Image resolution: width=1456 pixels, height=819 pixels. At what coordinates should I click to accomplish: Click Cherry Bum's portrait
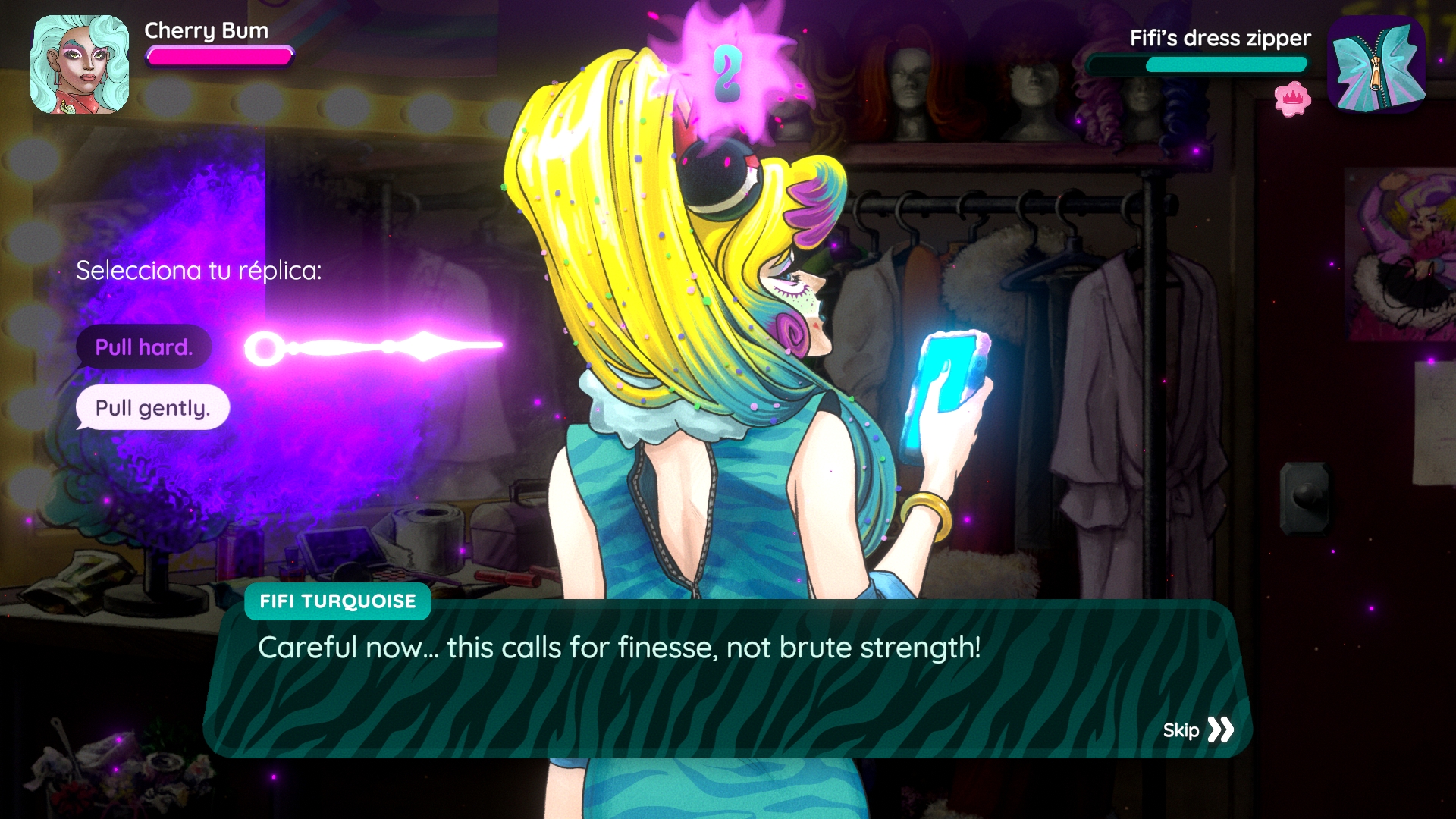[80, 64]
